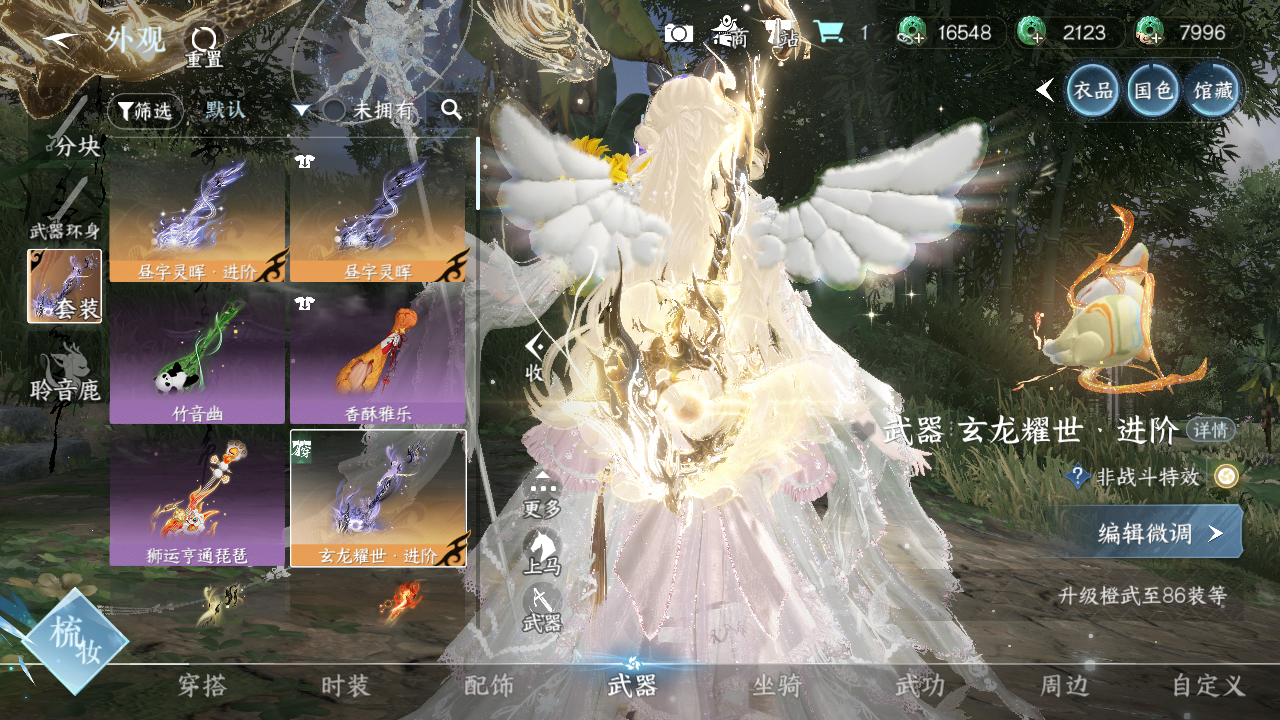
Task: Go back from the 外观 screen
Action: tap(62, 38)
